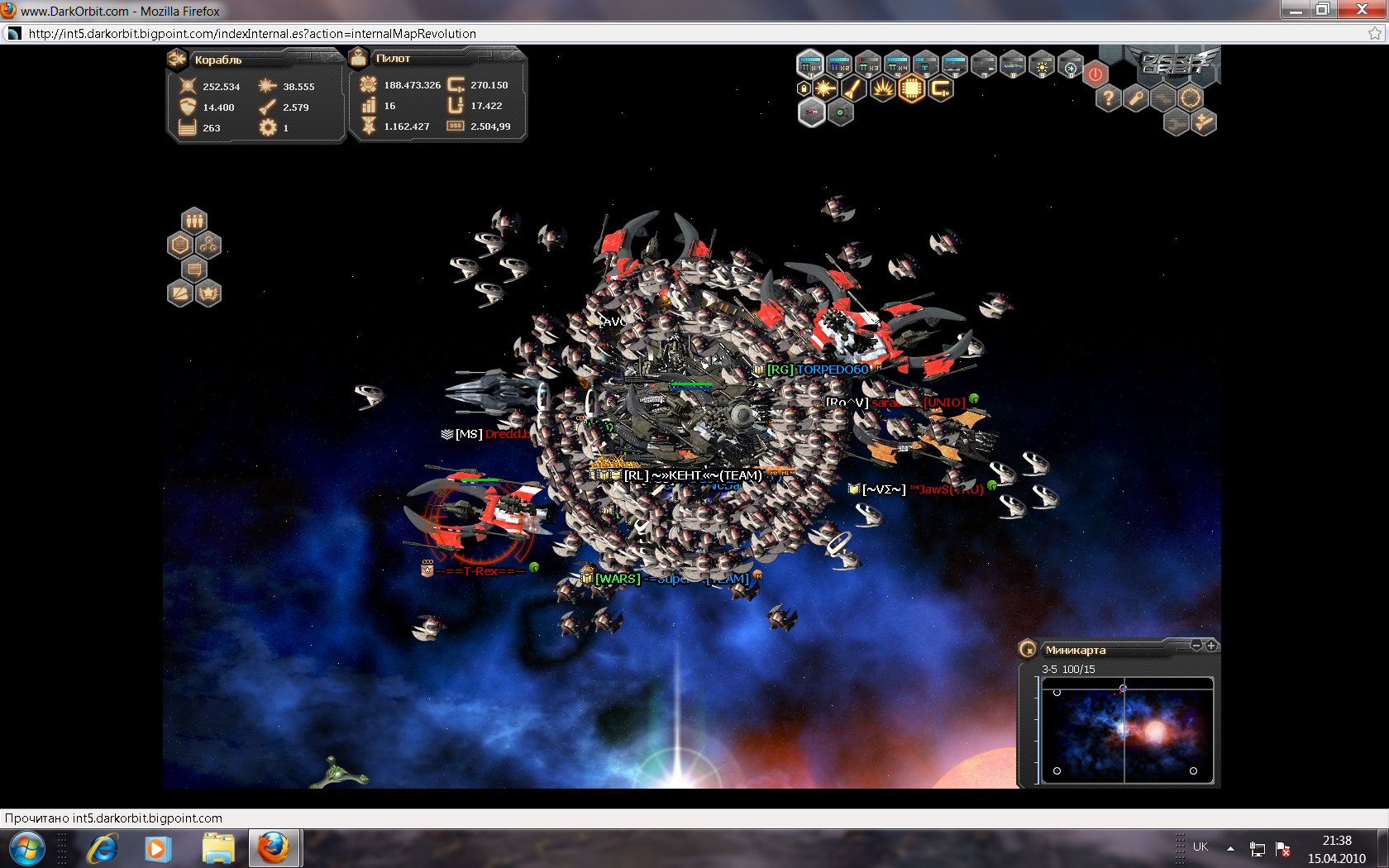Open the rocket category in the action bar

853,88
